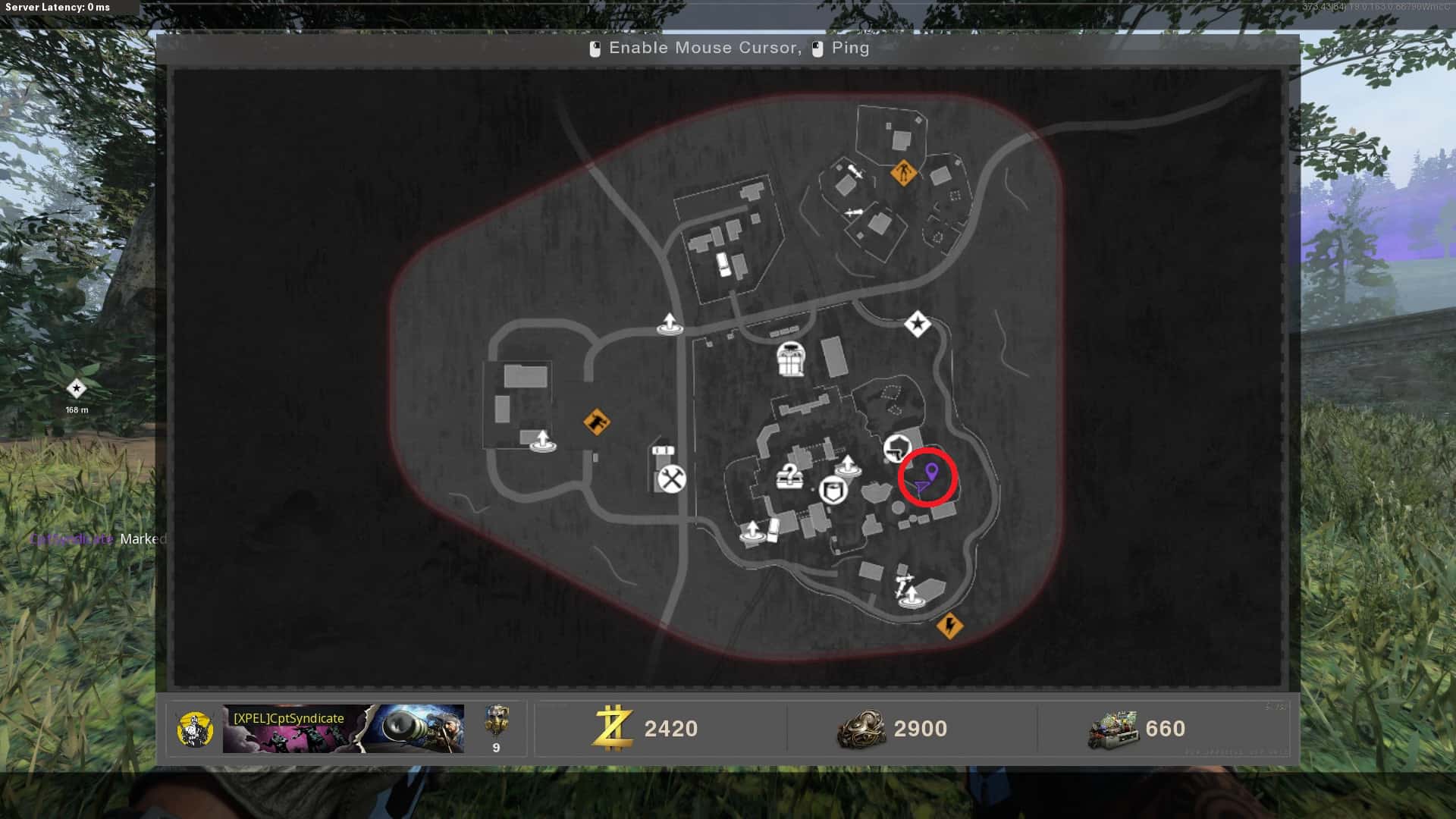Screen dimensions: 1456x819
Task: Ping the gift box locker icon
Action: (790, 359)
